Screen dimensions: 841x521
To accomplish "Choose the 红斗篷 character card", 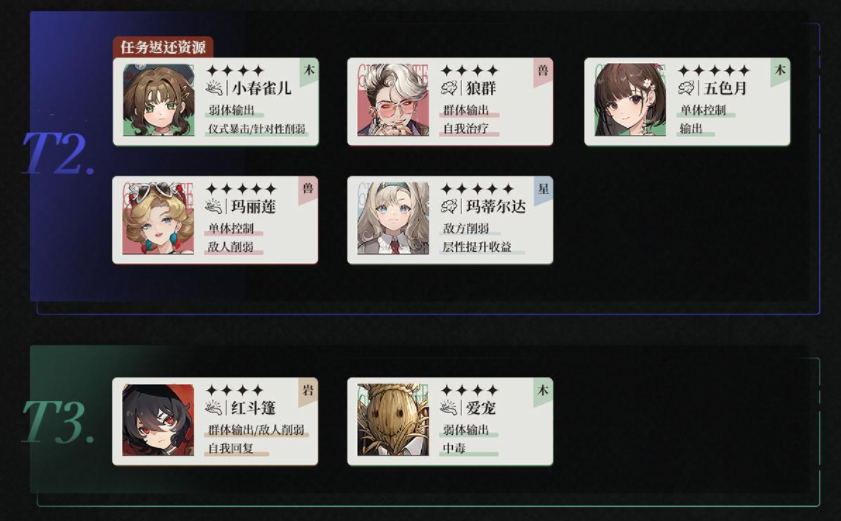I will click(x=216, y=420).
